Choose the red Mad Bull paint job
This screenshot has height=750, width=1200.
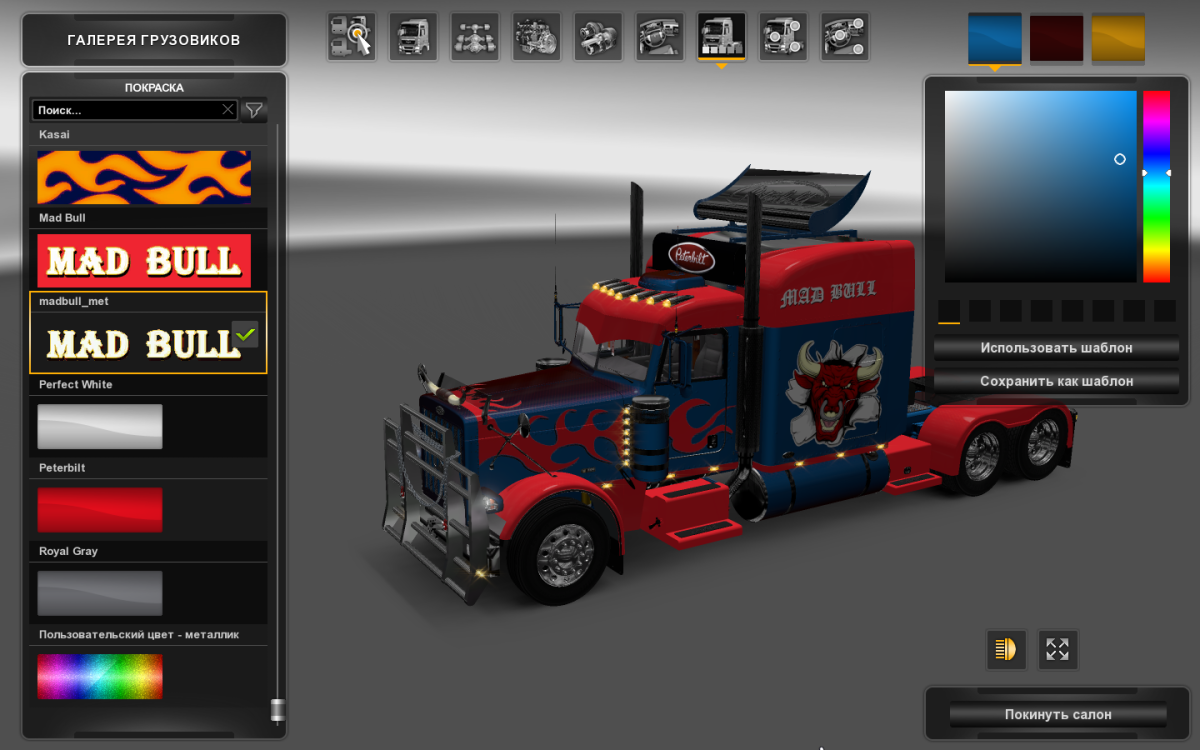tap(144, 260)
